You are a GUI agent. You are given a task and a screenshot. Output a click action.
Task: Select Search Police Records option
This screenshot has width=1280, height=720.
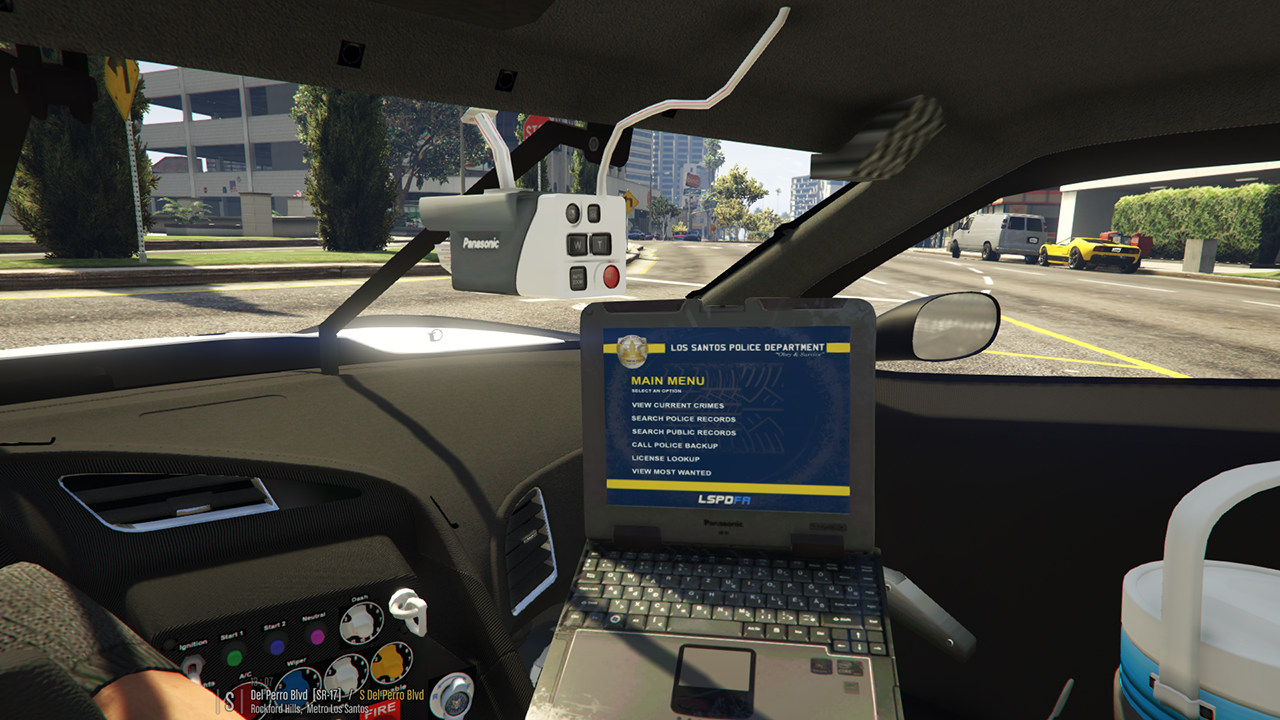[683, 419]
